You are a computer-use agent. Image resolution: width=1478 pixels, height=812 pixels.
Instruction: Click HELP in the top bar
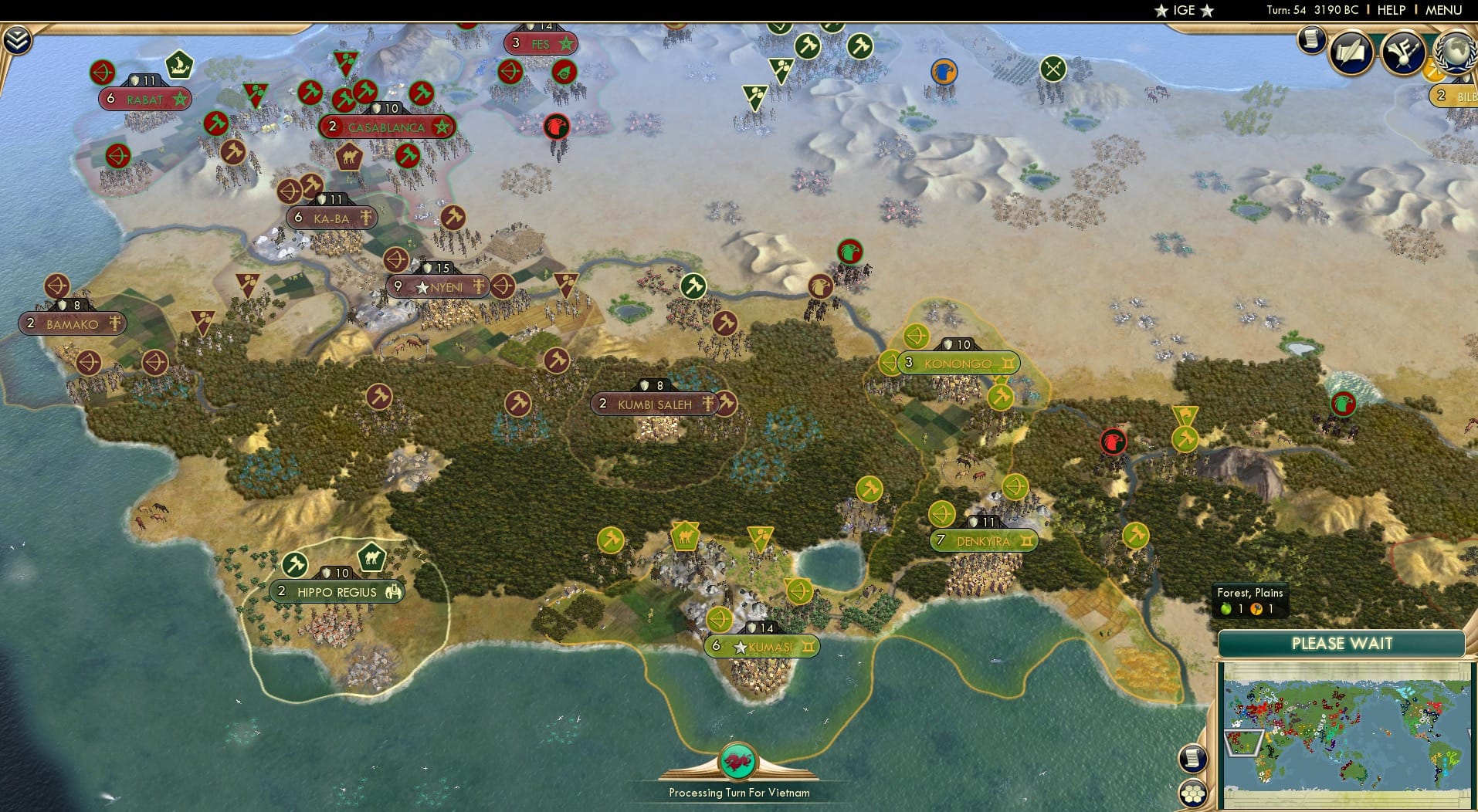point(1390,10)
